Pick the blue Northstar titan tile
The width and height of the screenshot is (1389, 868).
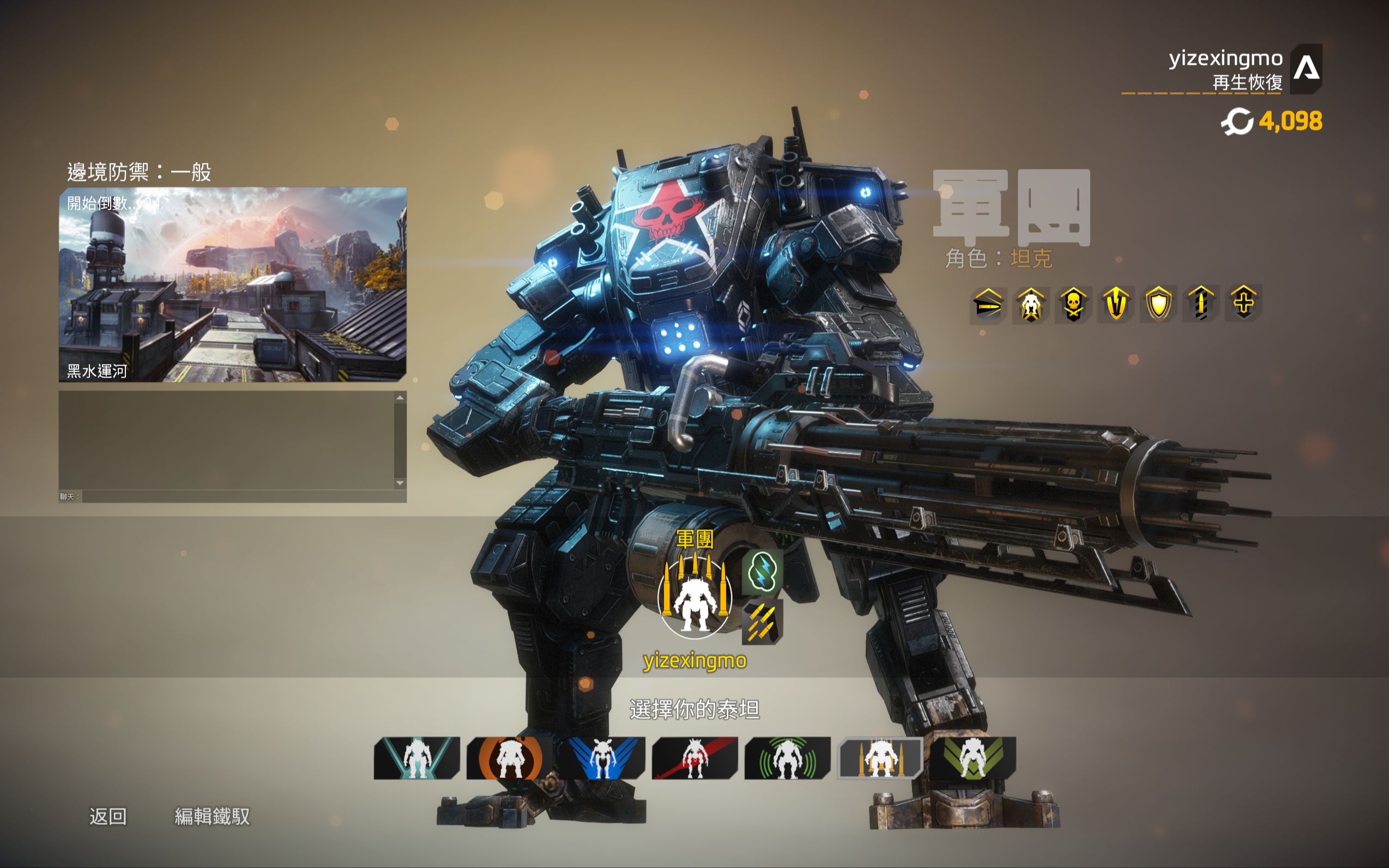pyautogui.click(x=602, y=758)
